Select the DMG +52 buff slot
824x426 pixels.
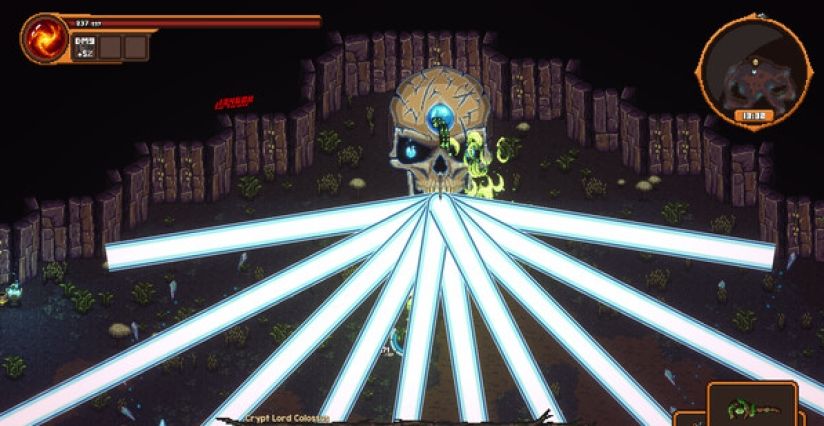[x=84, y=46]
